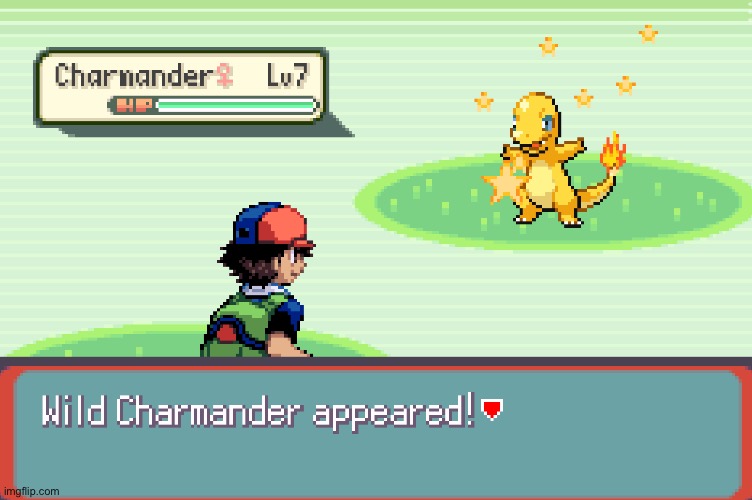Open the imgflip.com watermark link
This screenshot has width=752, height=500.
(x=31, y=491)
